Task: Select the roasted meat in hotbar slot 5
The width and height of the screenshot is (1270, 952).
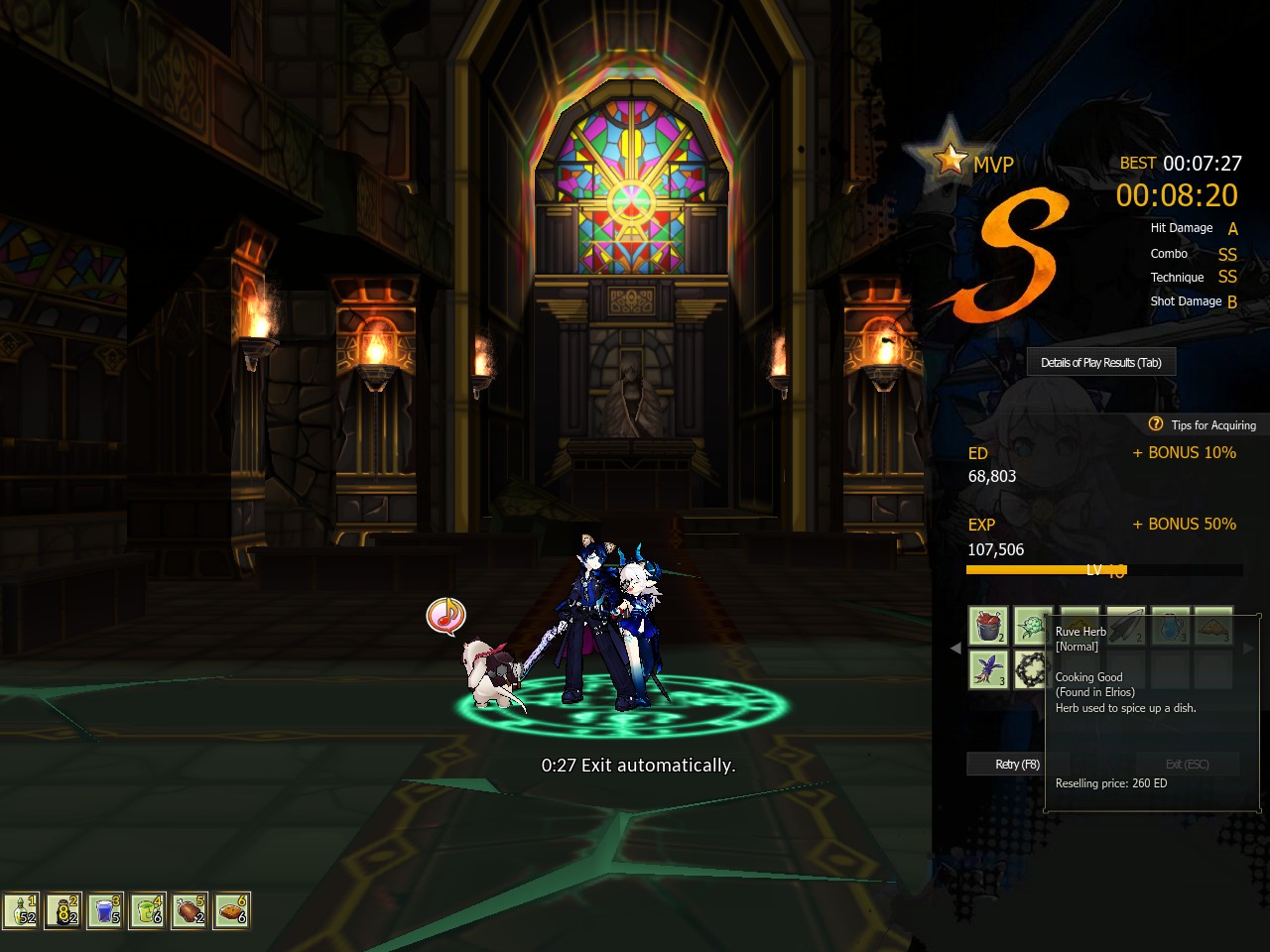Action: tap(190, 909)
